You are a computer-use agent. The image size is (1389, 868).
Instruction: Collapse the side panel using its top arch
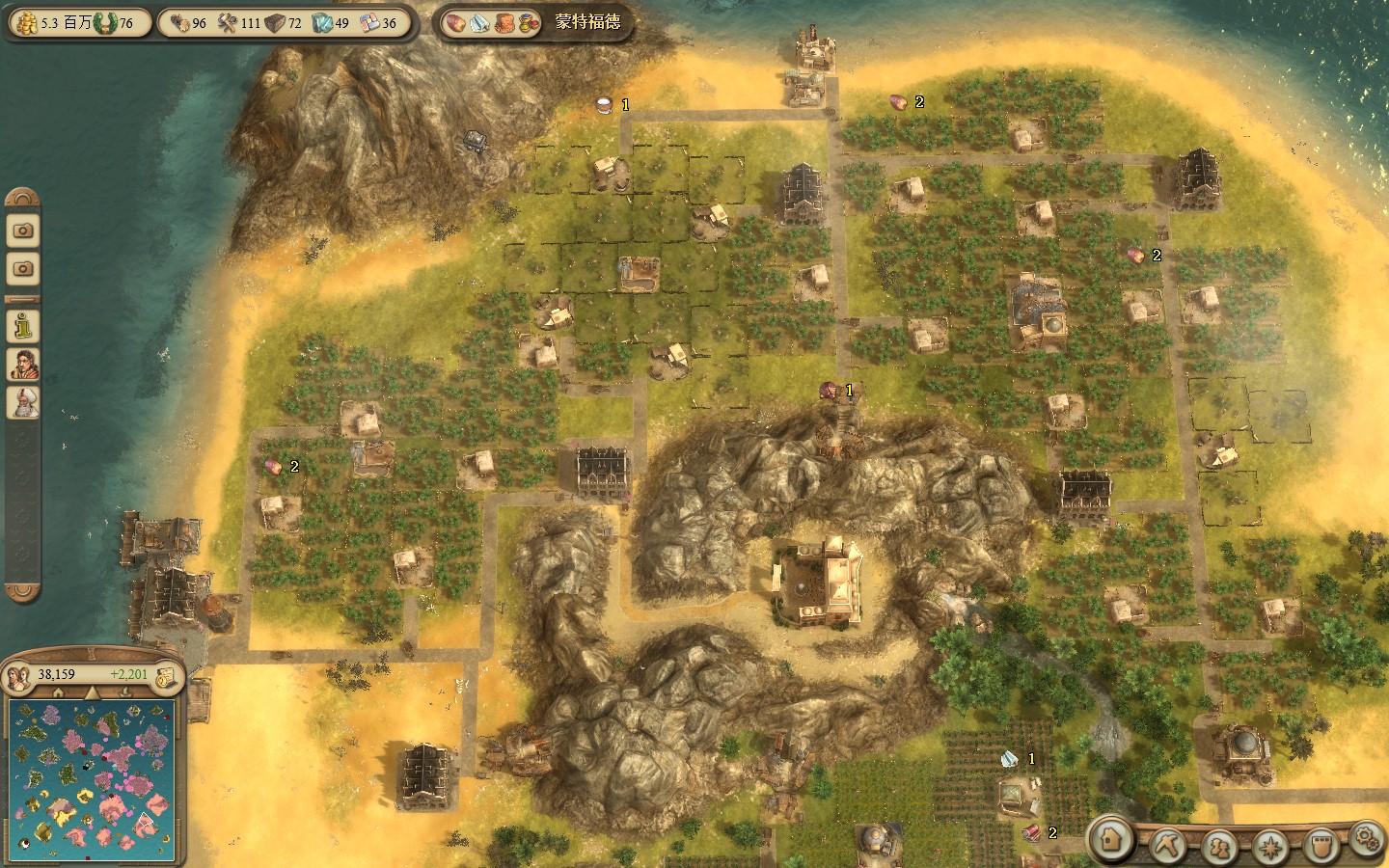(x=23, y=198)
